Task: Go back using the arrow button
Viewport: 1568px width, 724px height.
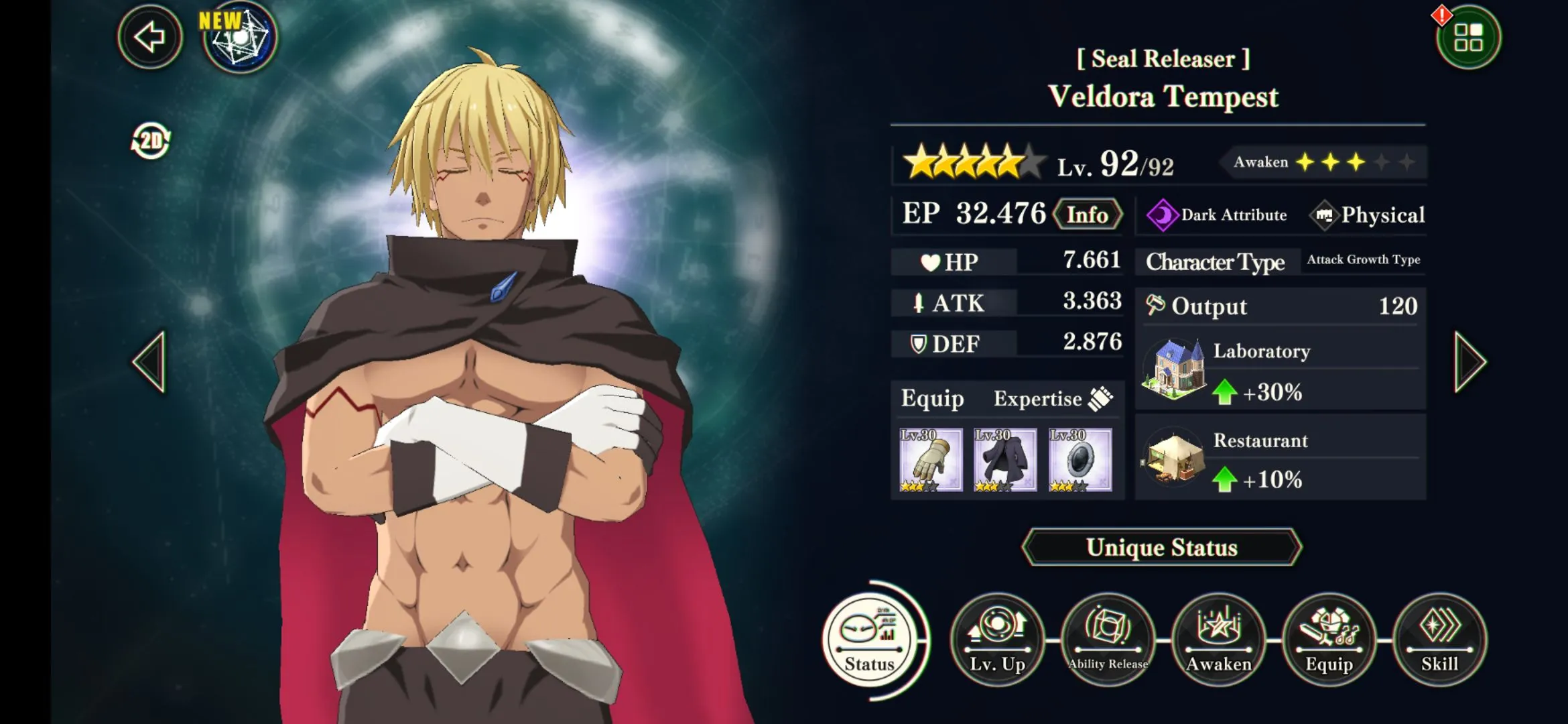Action: [149, 37]
